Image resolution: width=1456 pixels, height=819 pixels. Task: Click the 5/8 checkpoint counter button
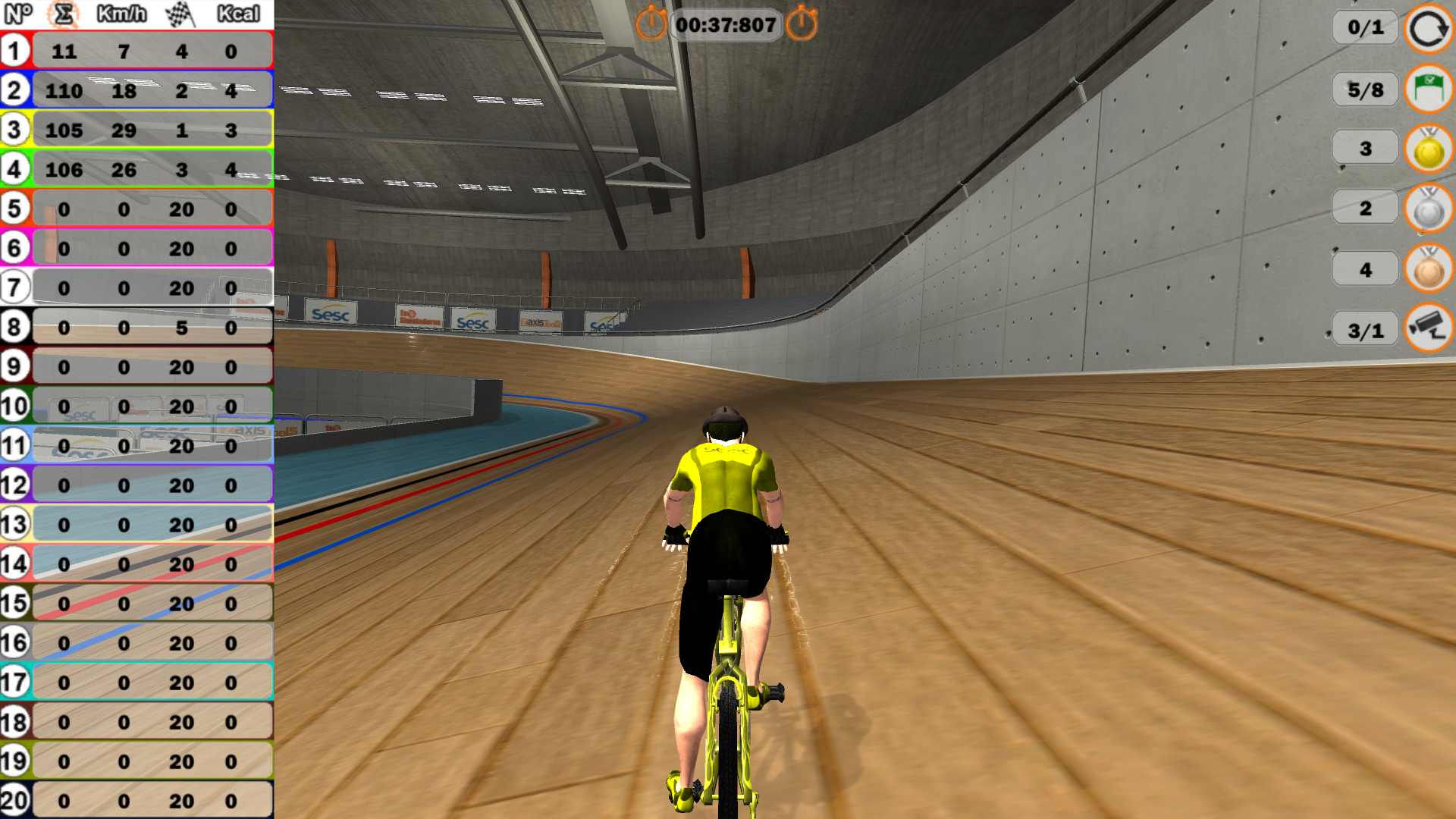(1365, 89)
